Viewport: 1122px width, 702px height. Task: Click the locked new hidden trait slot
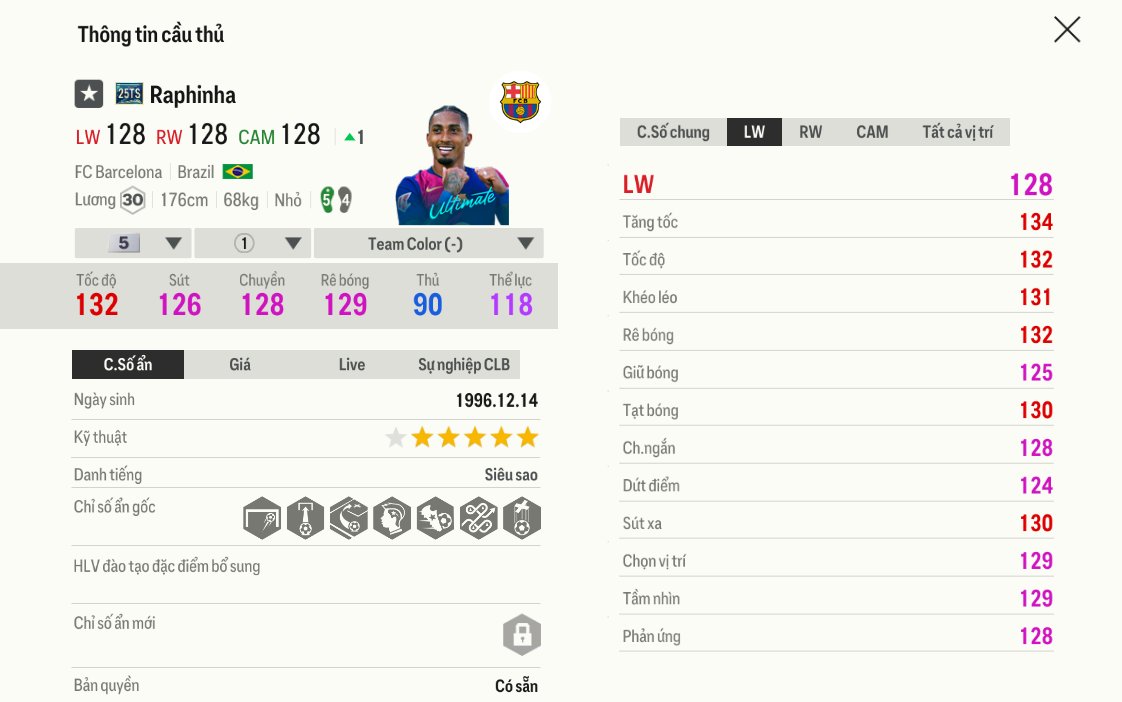point(521,635)
